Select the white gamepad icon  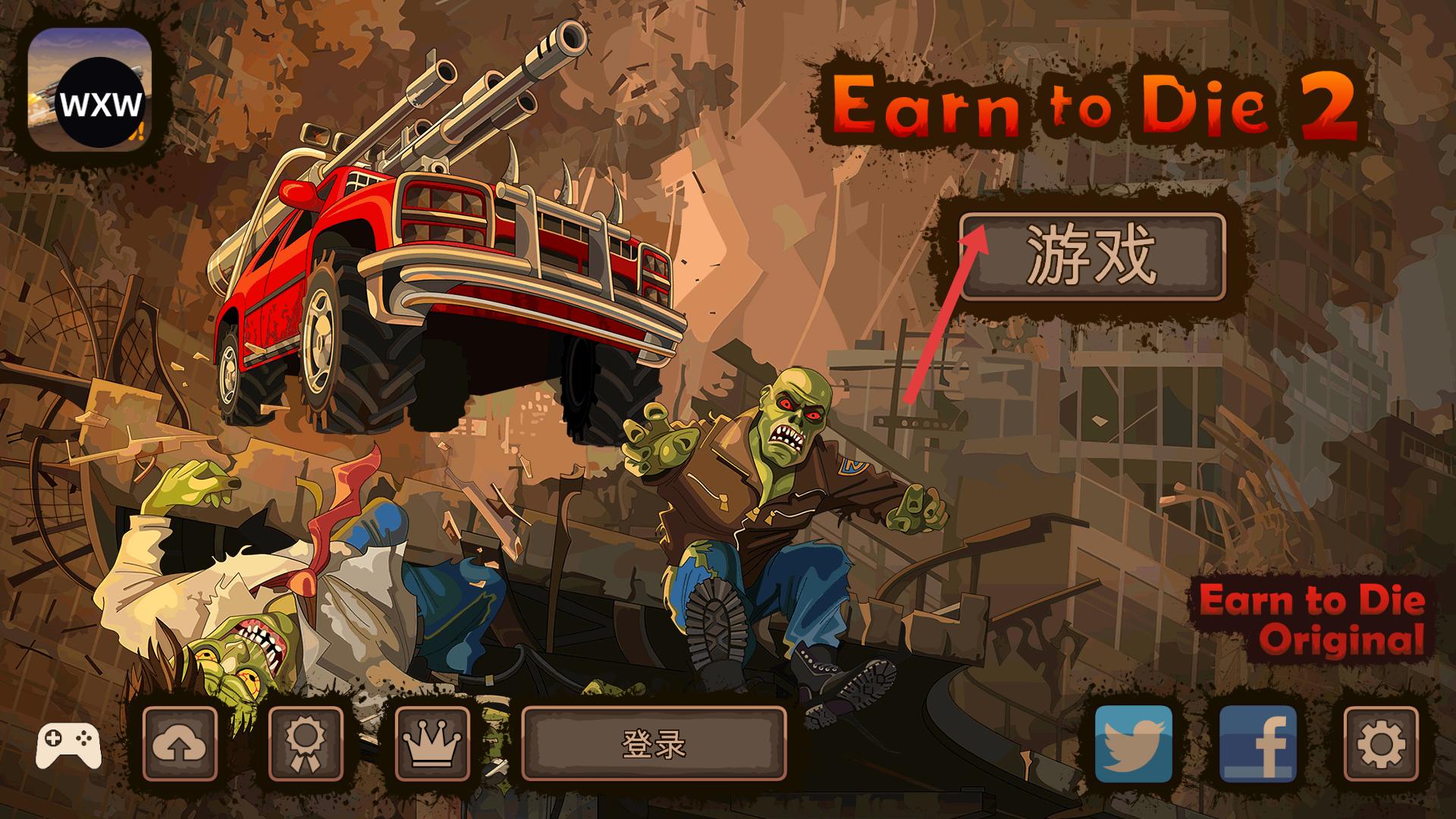pyautogui.click(x=68, y=745)
